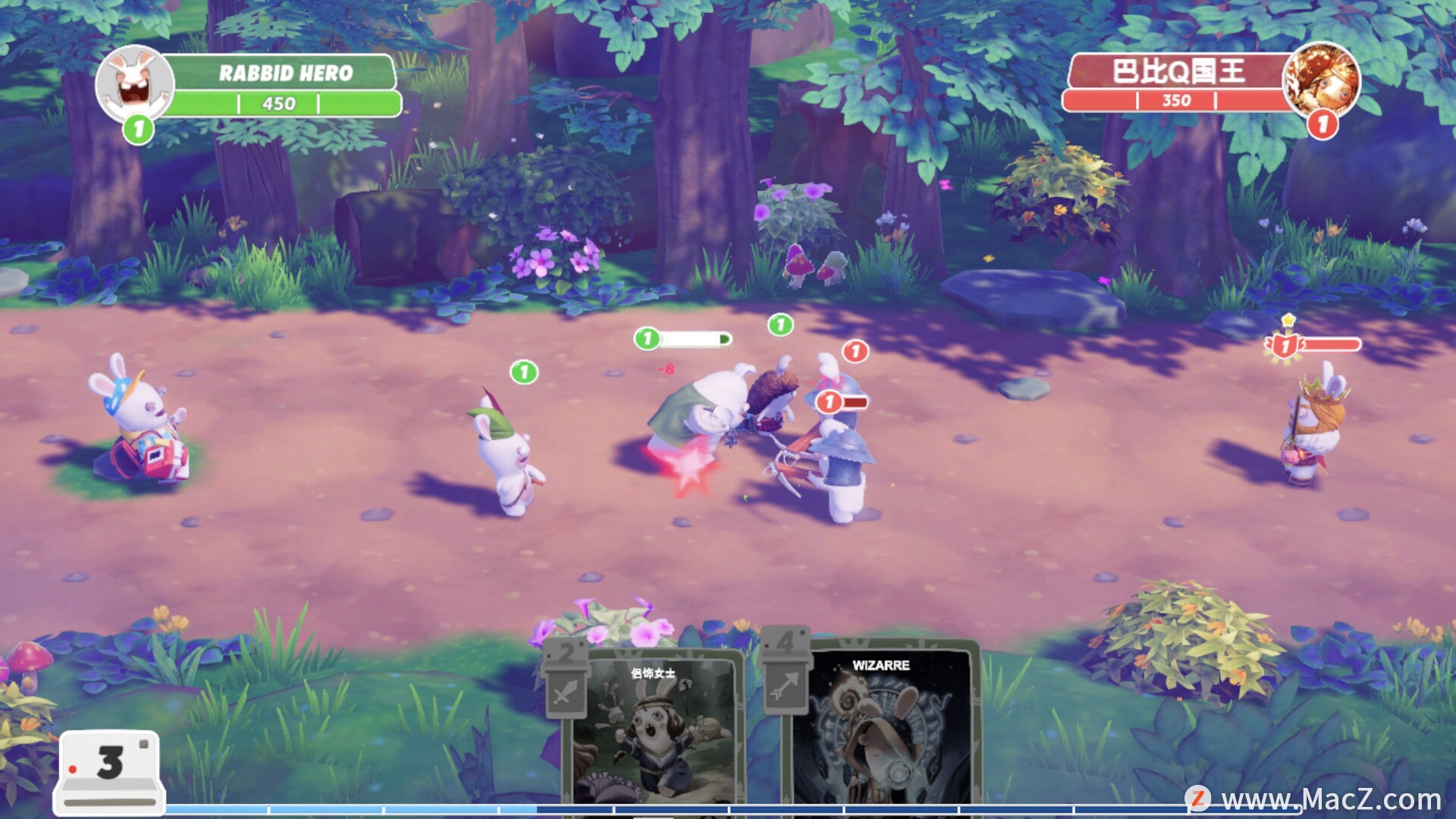Click the film counter showing 3
The width and height of the screenshot is (1456, 819).
(x=110, y=766)
